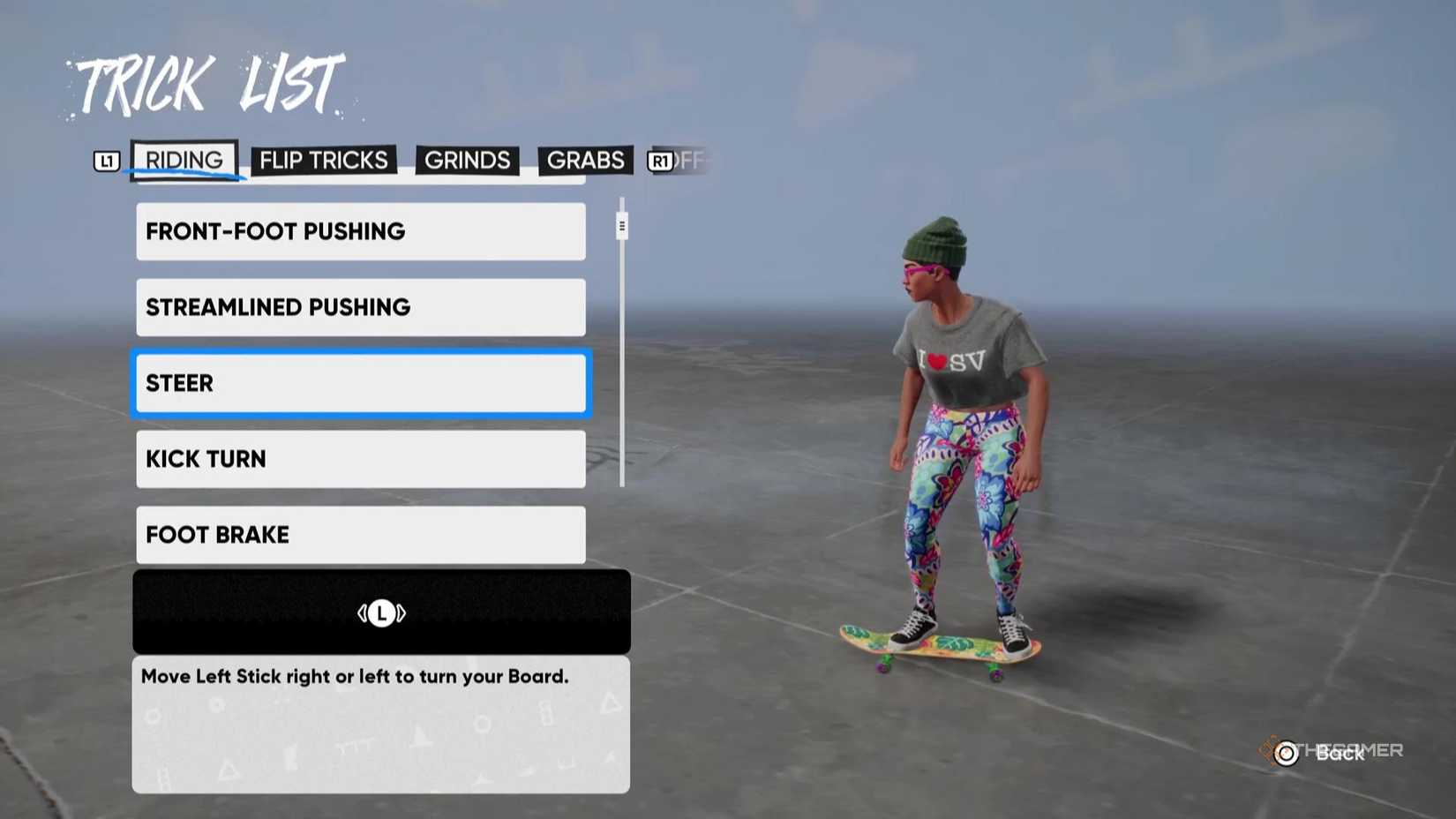Switch to the FLIP TRICKS tab
This screenshot has width=1456, height=819.
[323, 160]
